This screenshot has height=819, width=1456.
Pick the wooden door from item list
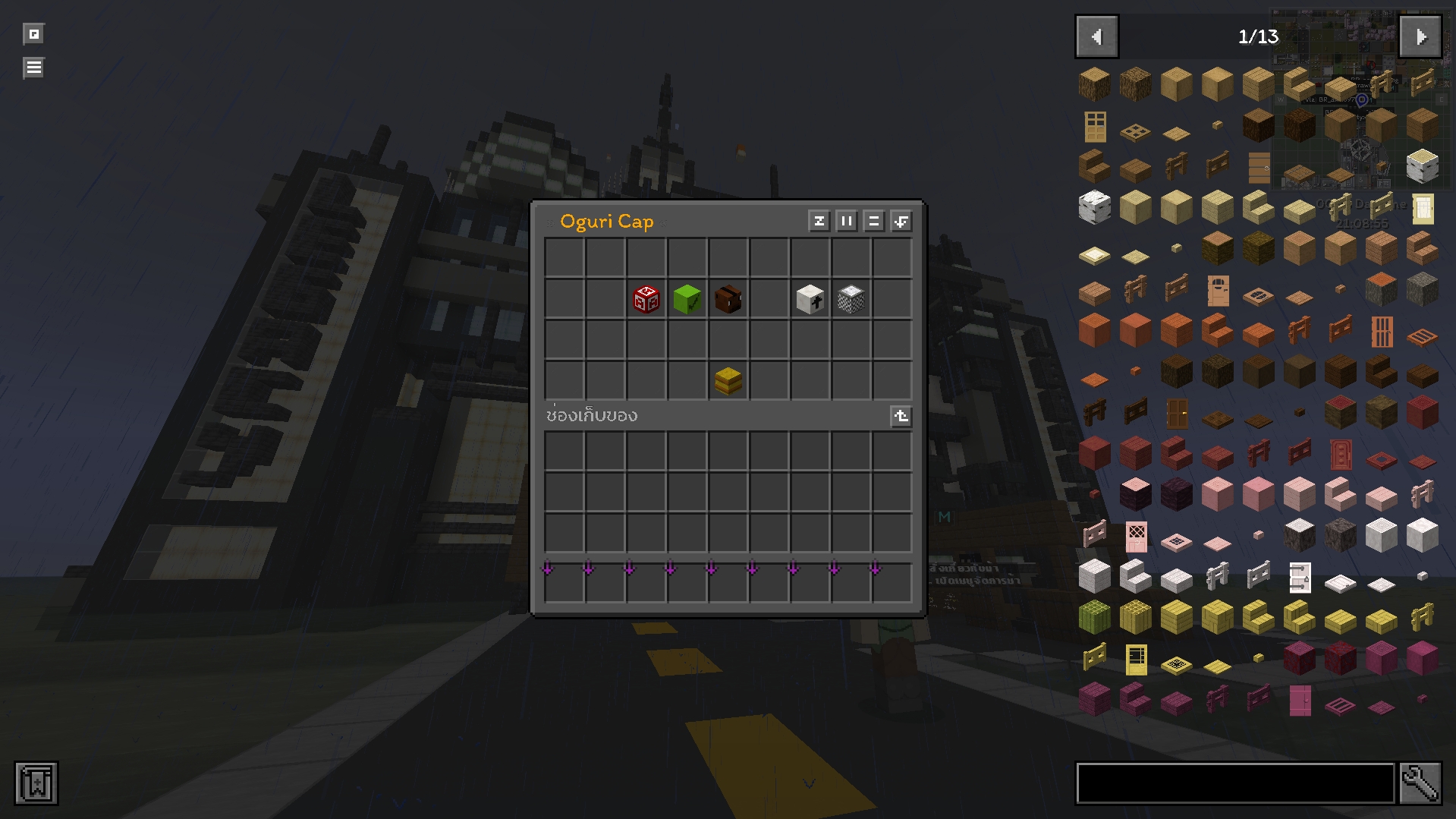tap(1095, 127)
